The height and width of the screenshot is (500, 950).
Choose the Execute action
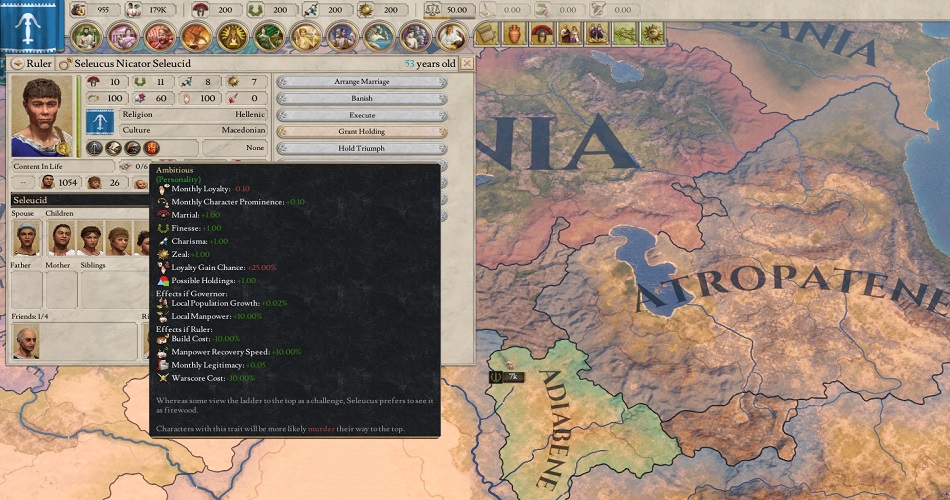tap(361, 115)
